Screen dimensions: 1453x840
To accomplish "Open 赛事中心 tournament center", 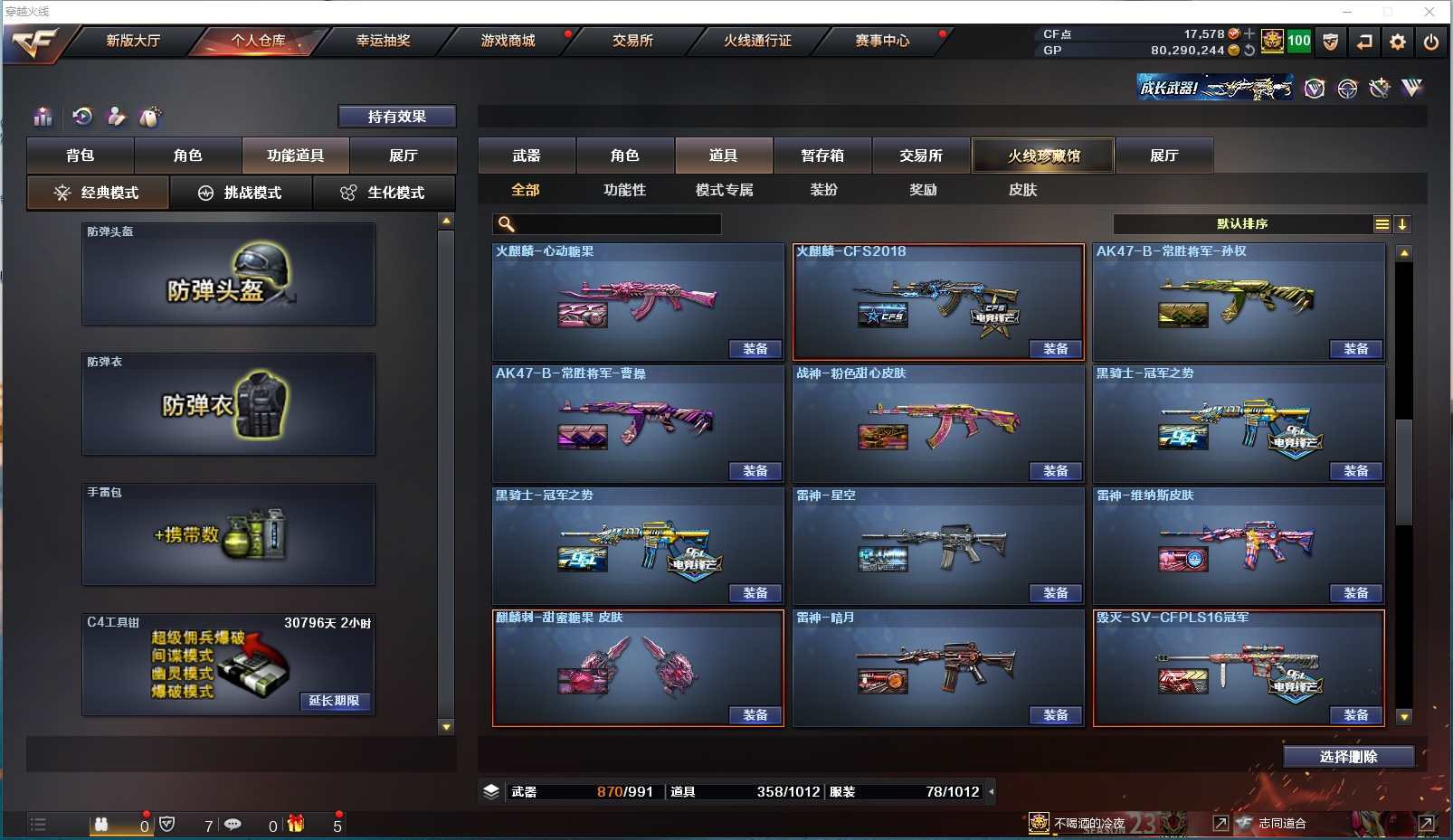I will pos(882,41).
